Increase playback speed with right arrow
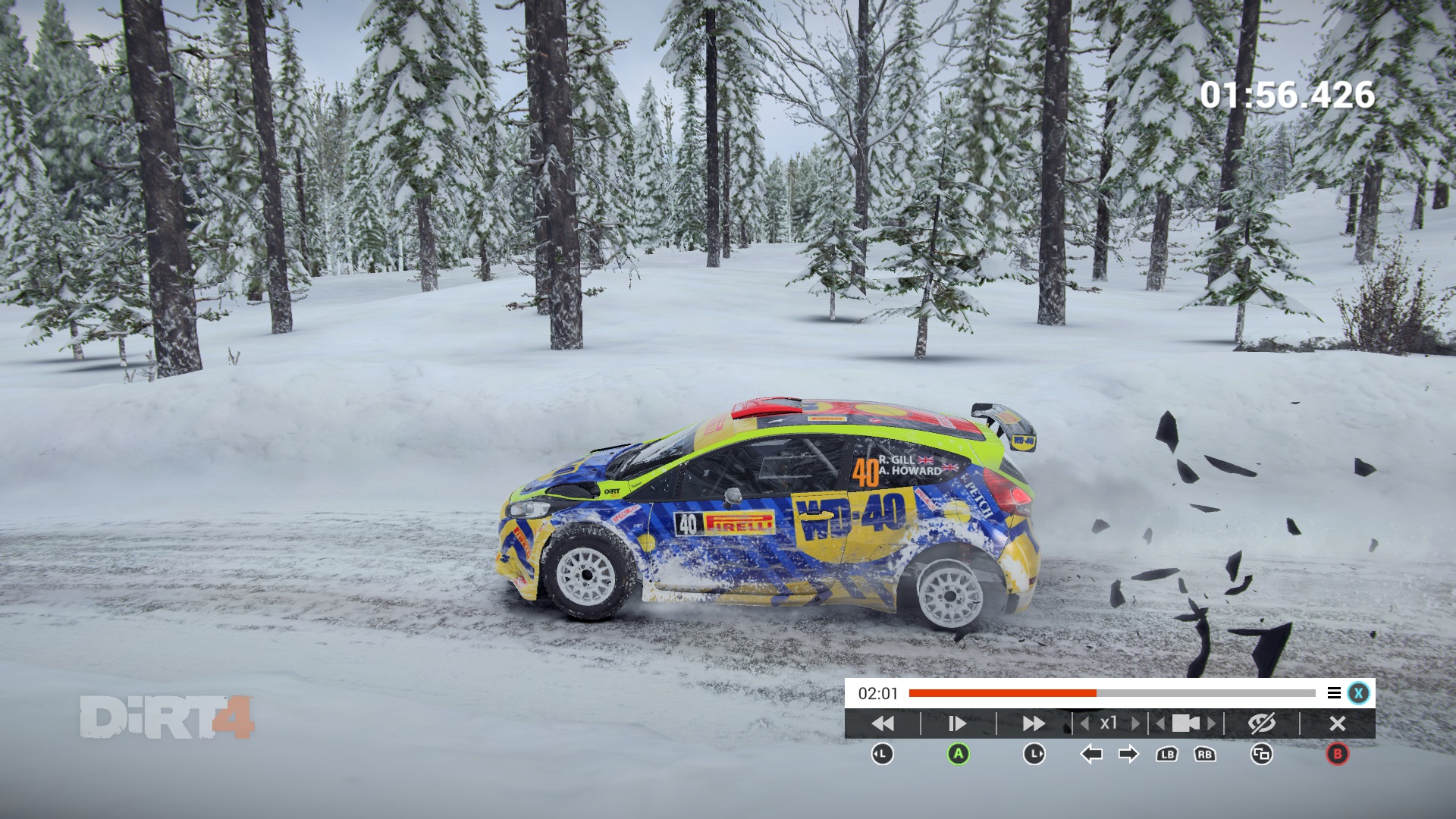The width and height of the screenshot is (1456, 819). click(x=1135, y=723)
